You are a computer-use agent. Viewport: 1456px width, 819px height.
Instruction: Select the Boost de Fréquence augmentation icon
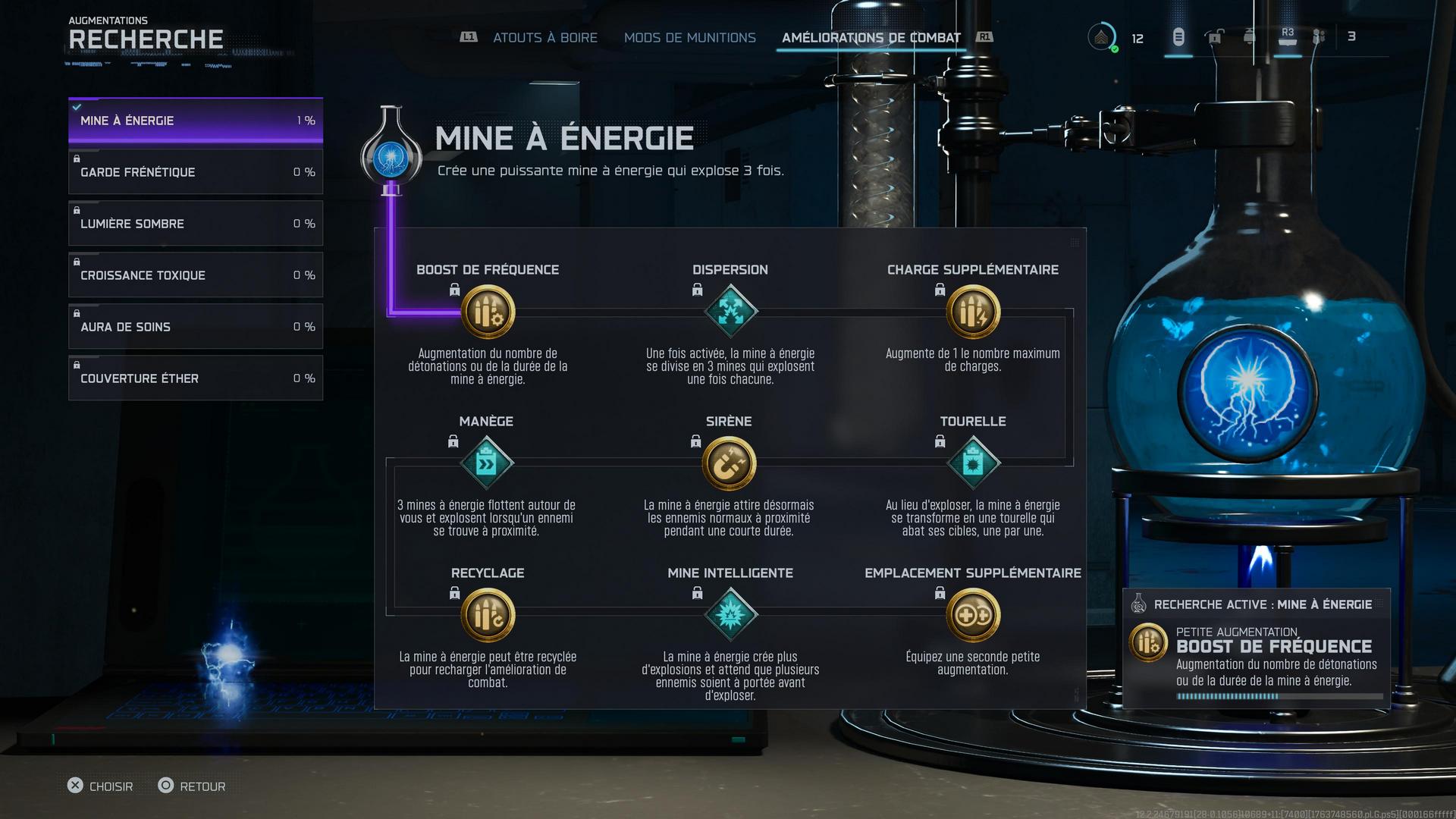tap(488, 312)
